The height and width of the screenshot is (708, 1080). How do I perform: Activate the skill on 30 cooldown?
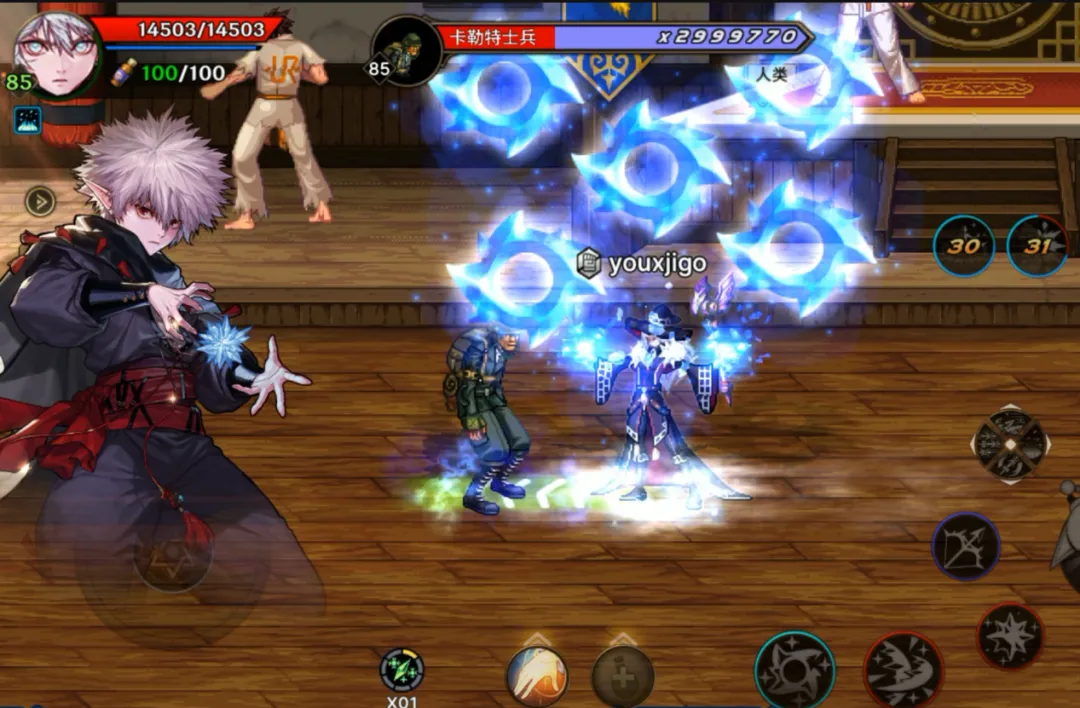(963, 246)
